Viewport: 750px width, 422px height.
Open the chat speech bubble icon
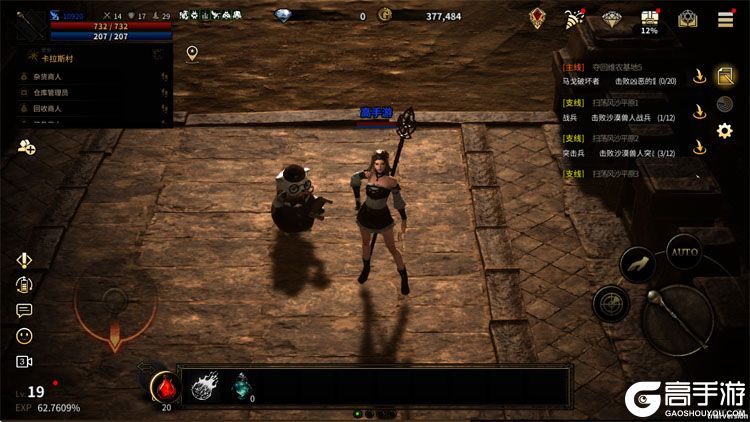click(24, 310)
